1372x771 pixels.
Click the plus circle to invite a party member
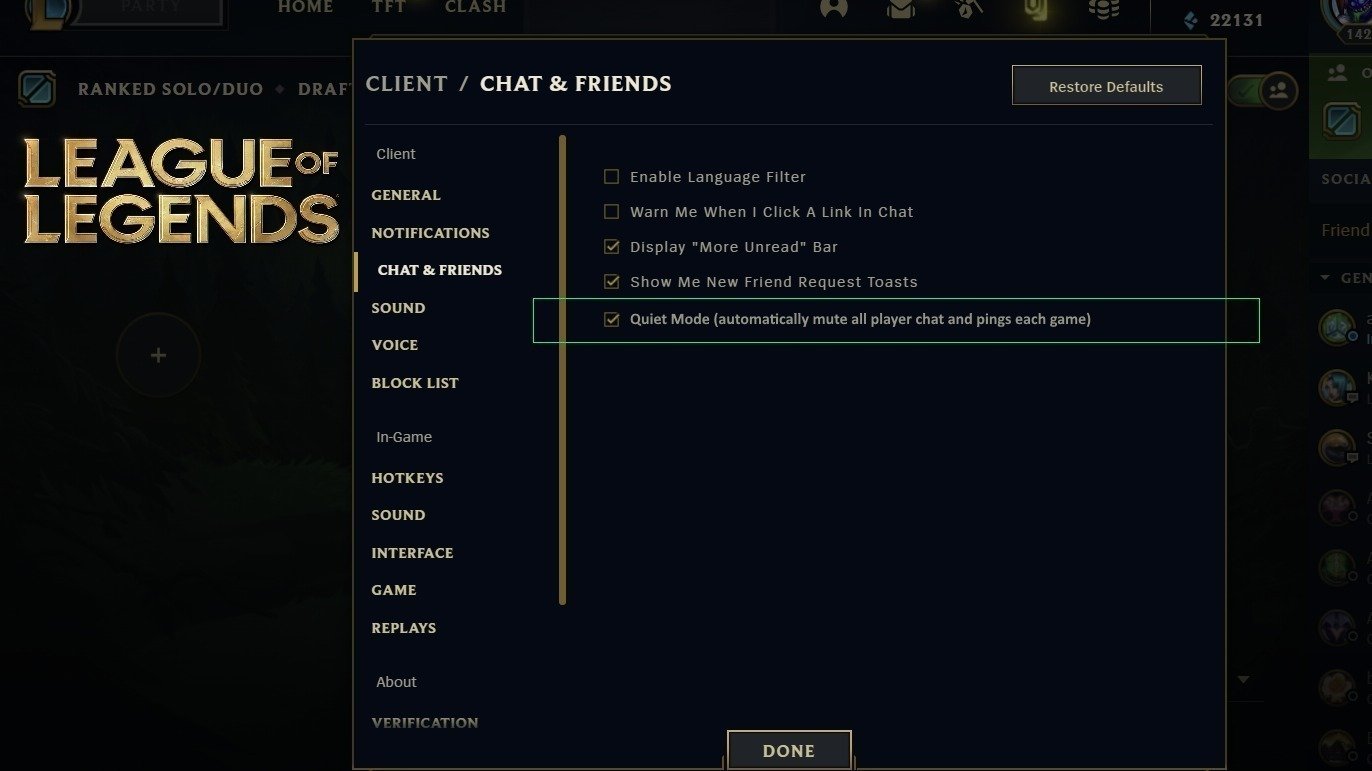click(x=158, y=355)
